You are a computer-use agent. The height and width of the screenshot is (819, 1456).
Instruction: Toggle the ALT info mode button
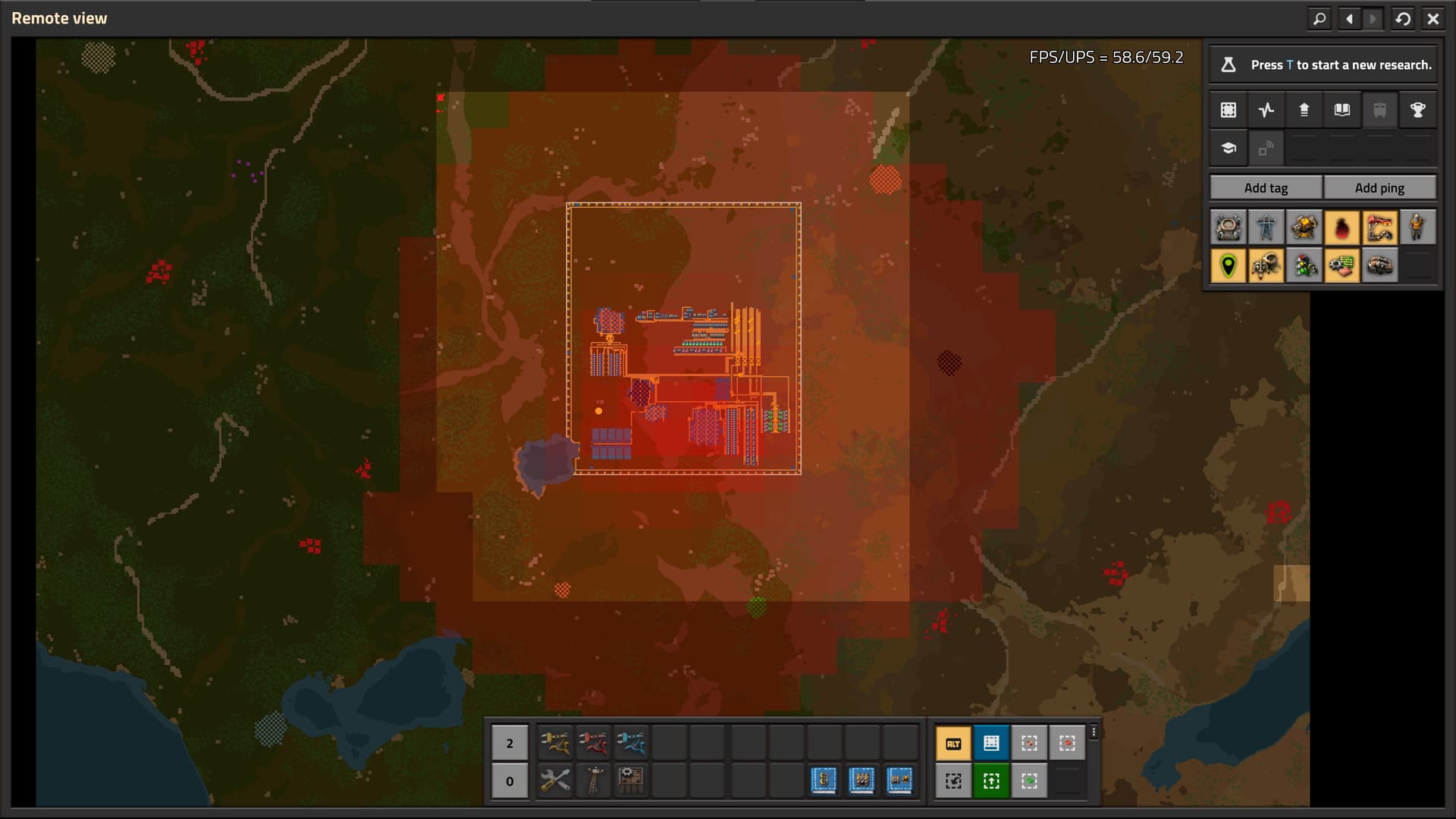coord(953,743)
